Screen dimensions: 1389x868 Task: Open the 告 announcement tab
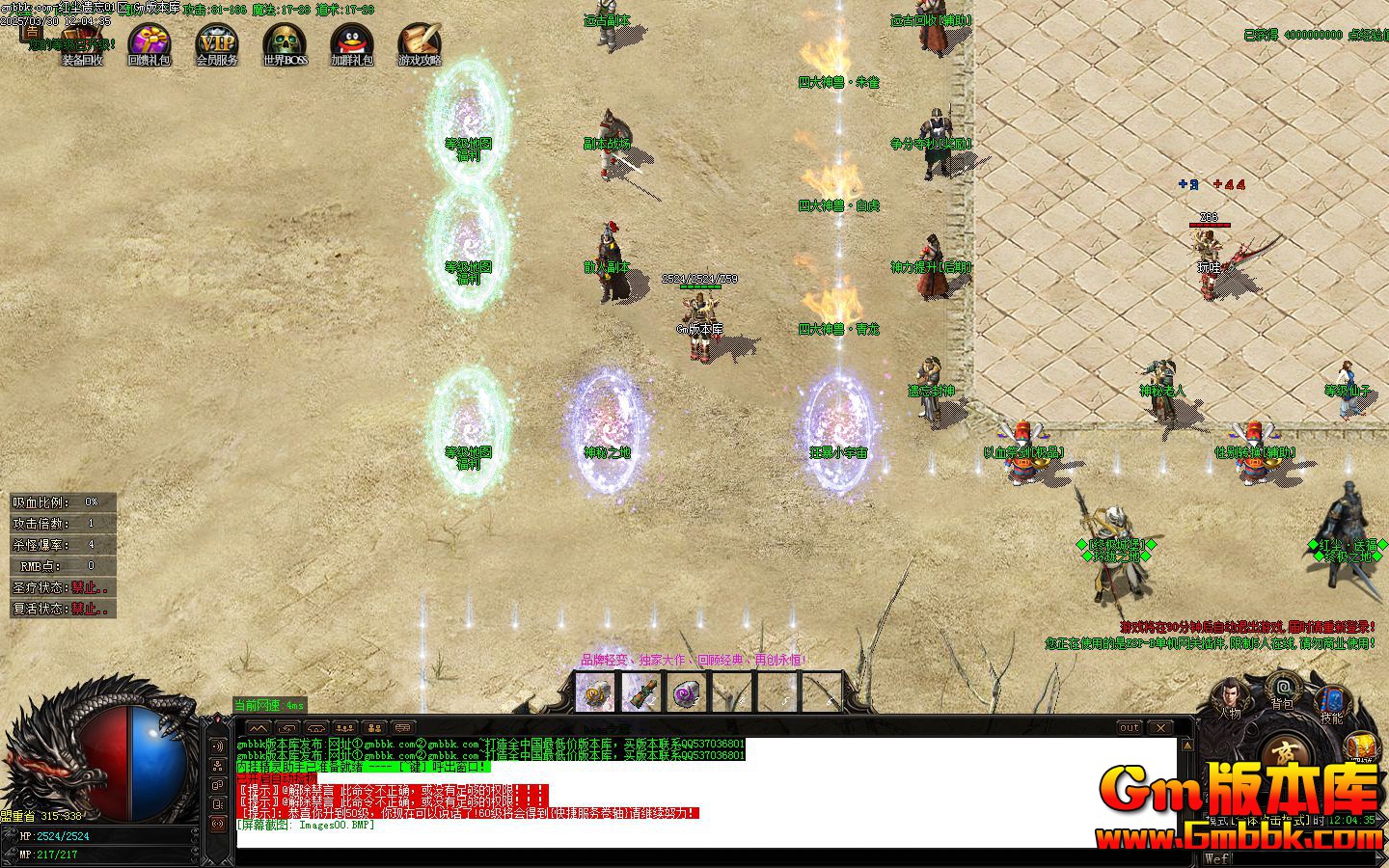click(31, 30)
